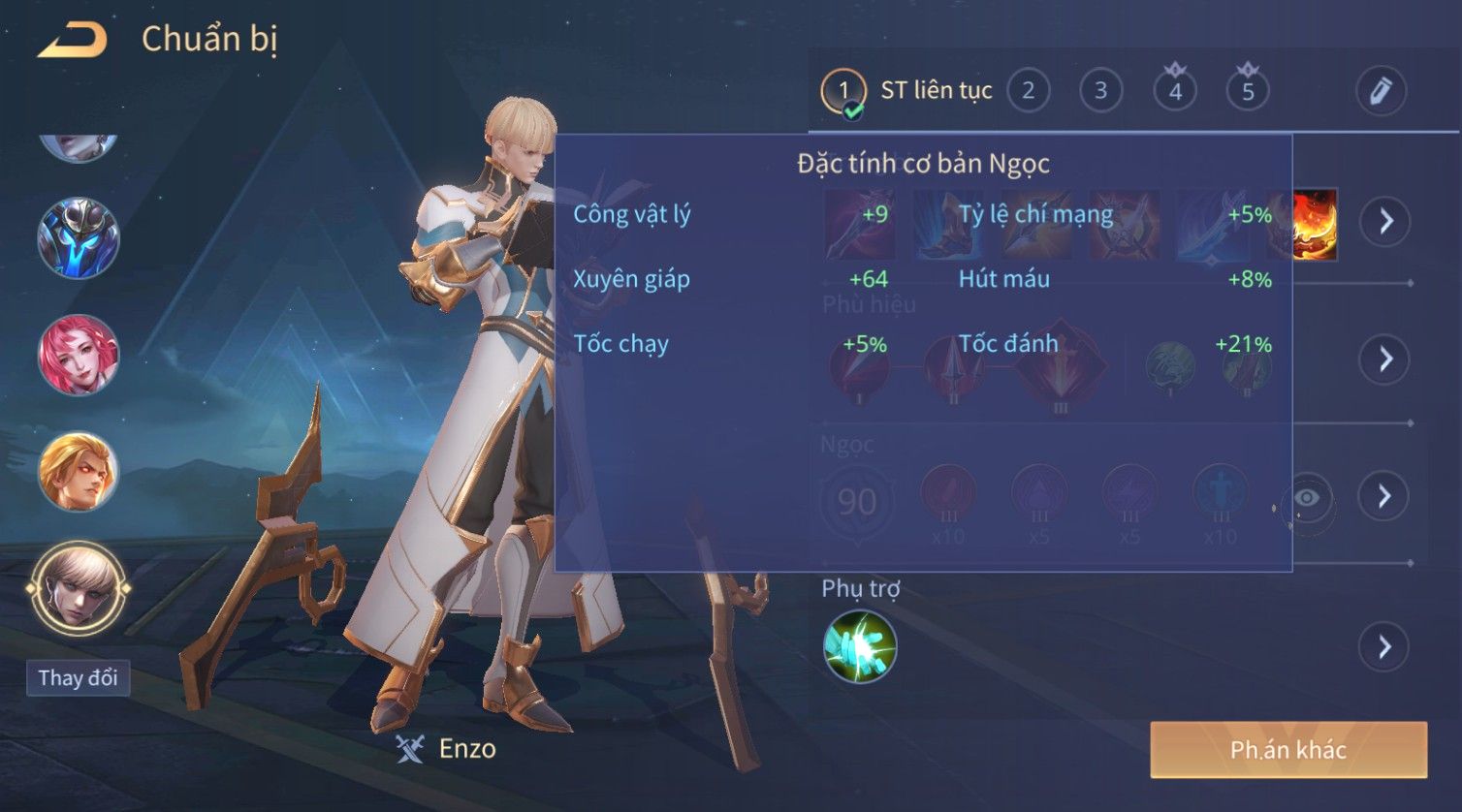This screenshot has width=1462, height=812.
Task: Open the Ngọc rune page arrow
Action: click(x=1385, y=496)
